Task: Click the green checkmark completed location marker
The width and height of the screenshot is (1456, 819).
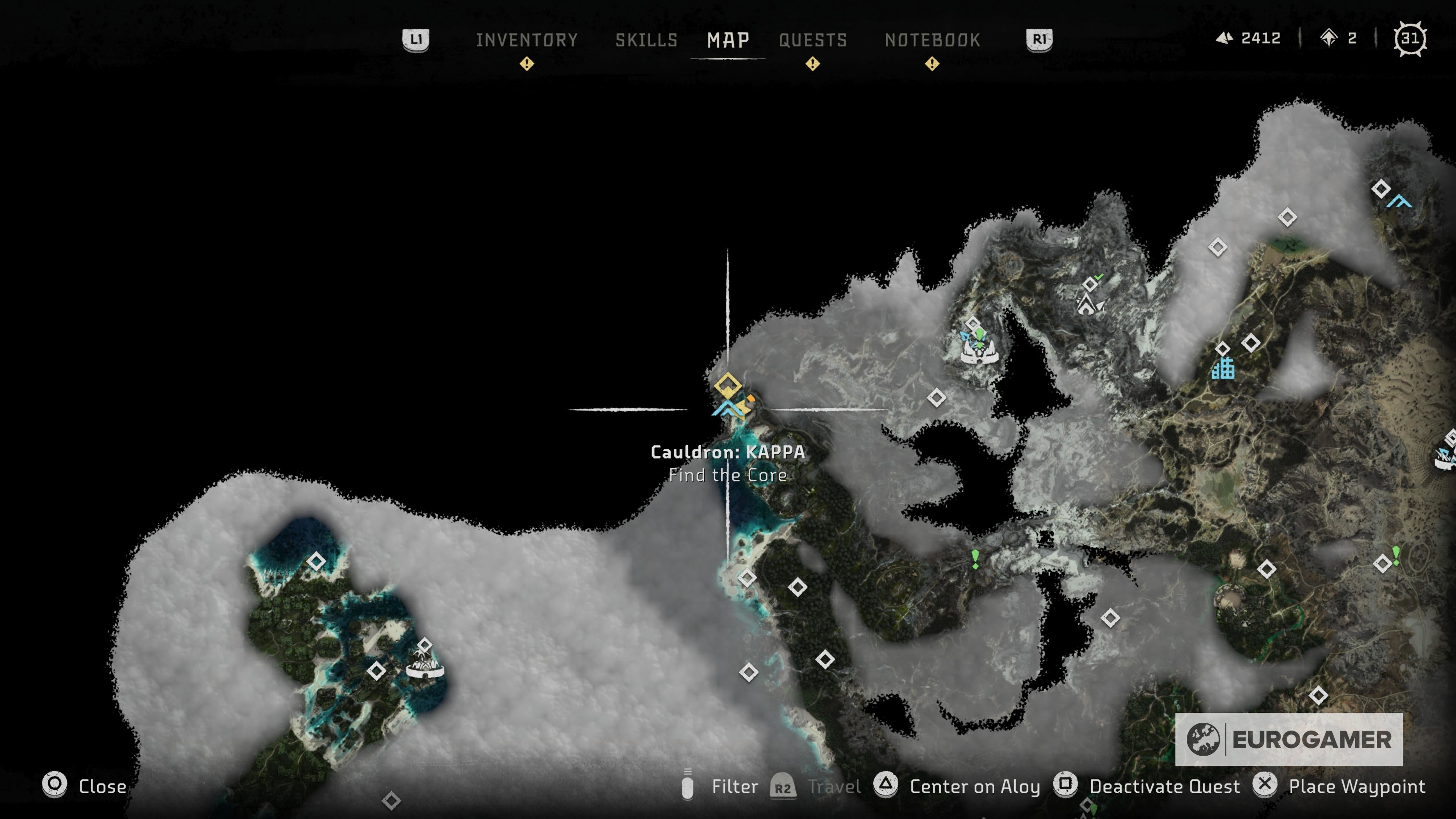Action: (1099, 277)
